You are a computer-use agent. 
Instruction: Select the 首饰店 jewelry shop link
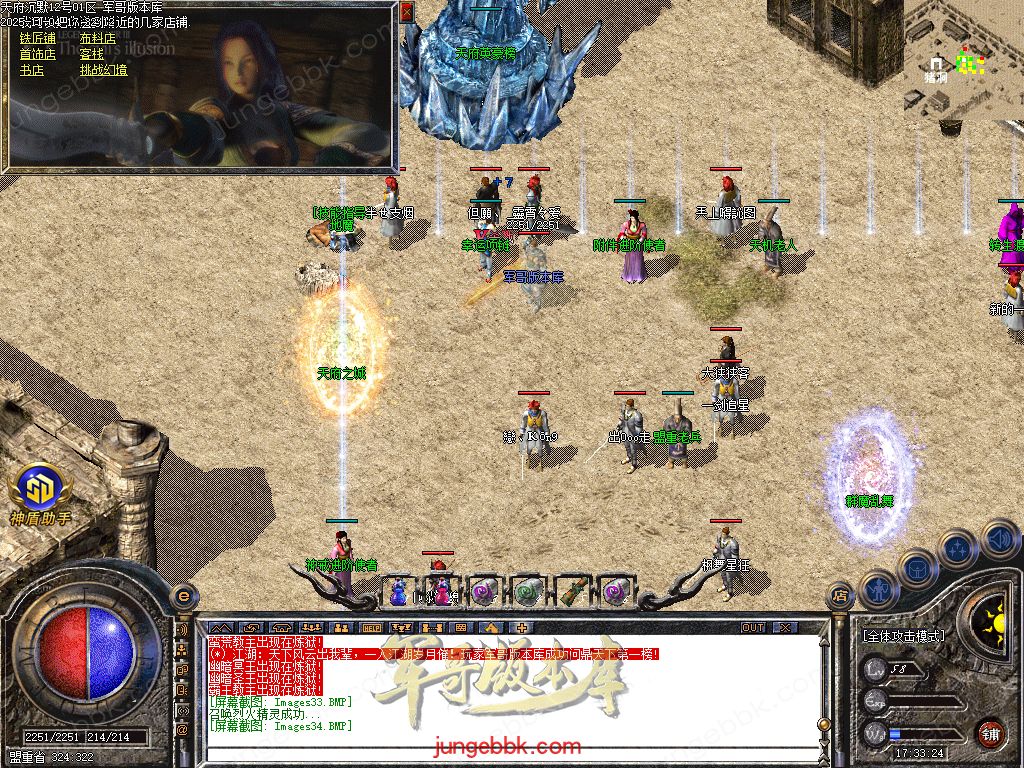pos(37,55)
